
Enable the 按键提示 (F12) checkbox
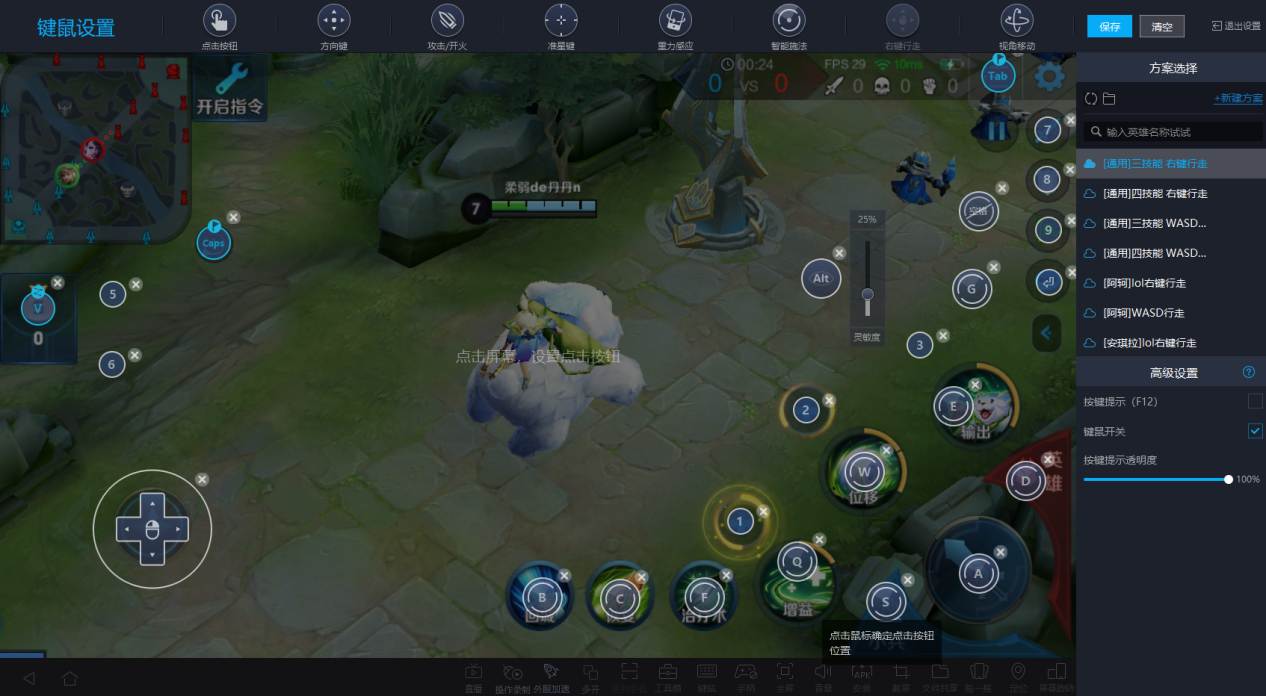pos(1255,401)
